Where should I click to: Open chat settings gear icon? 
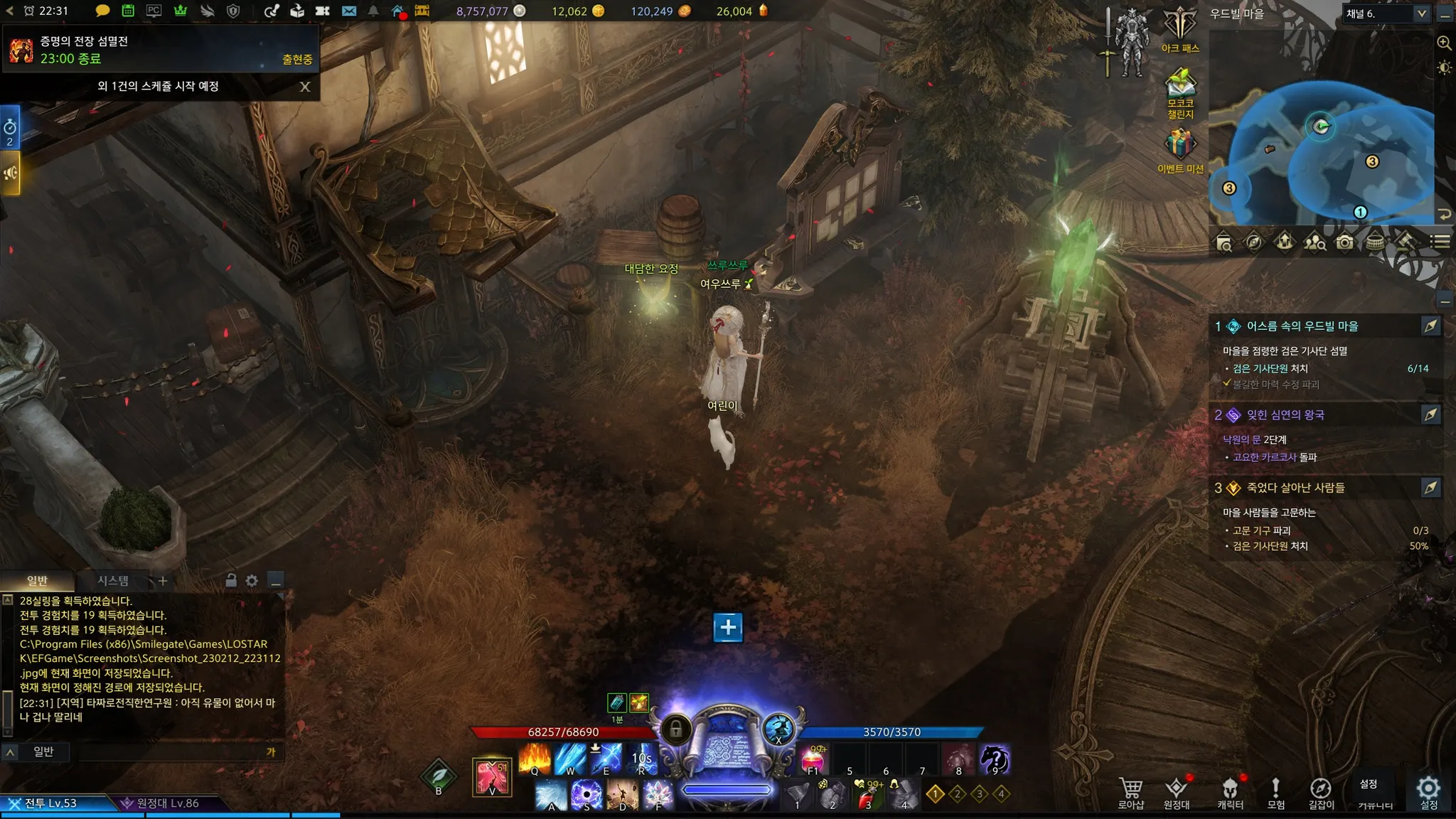(x=252, y=581)
